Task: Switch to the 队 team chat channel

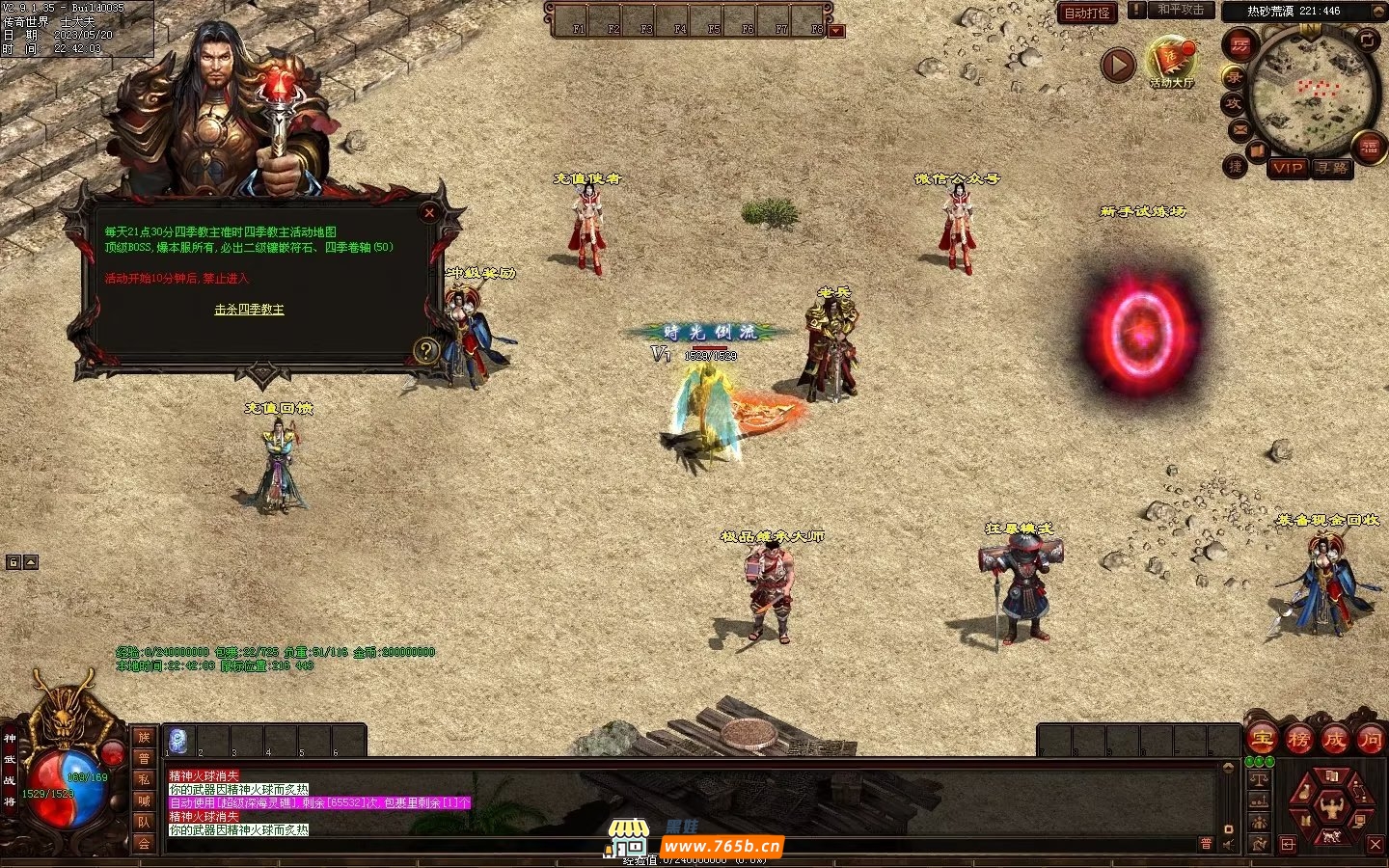Action: (x=144, y=822)
